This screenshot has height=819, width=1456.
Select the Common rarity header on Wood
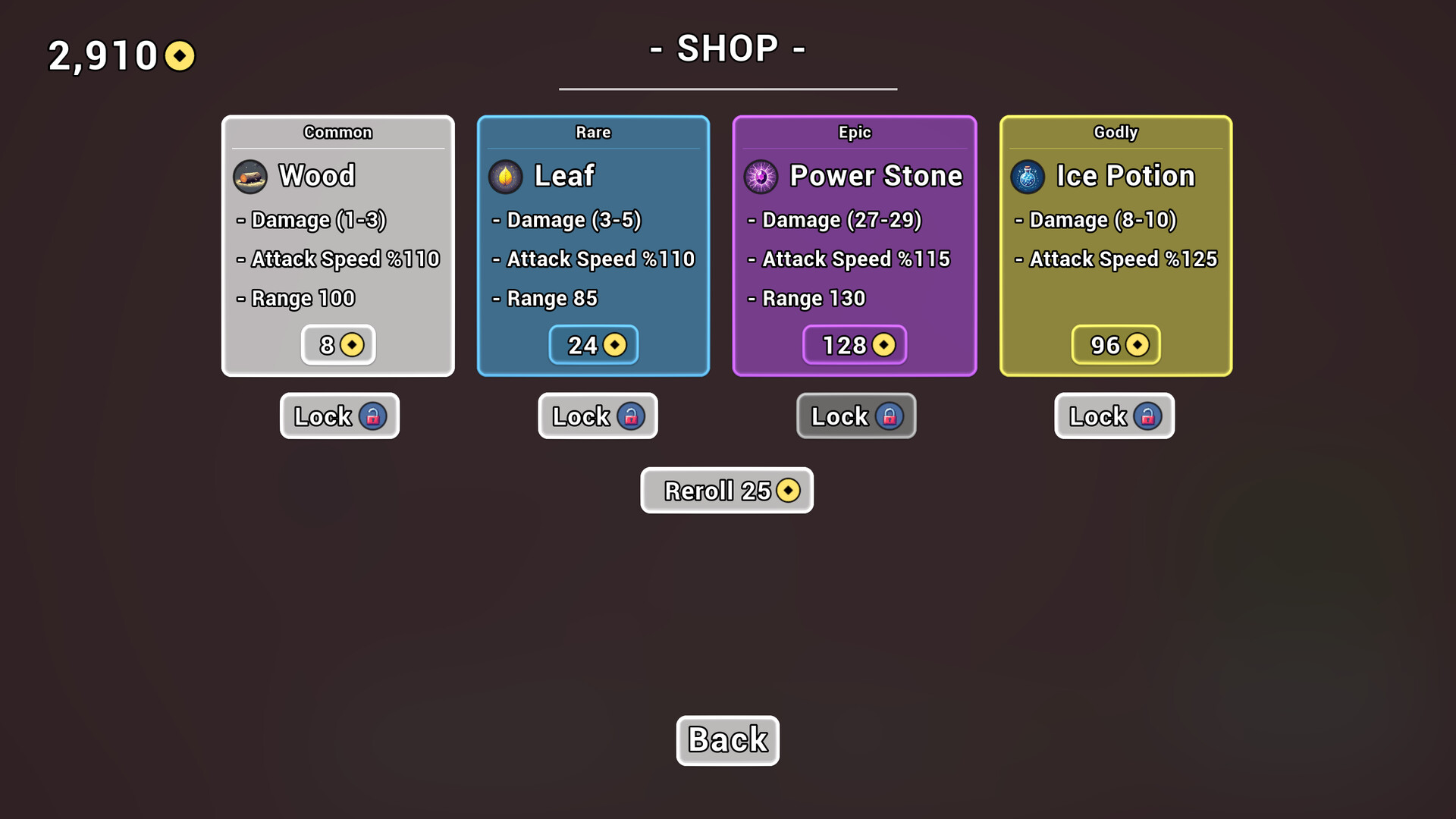[337, 132]
